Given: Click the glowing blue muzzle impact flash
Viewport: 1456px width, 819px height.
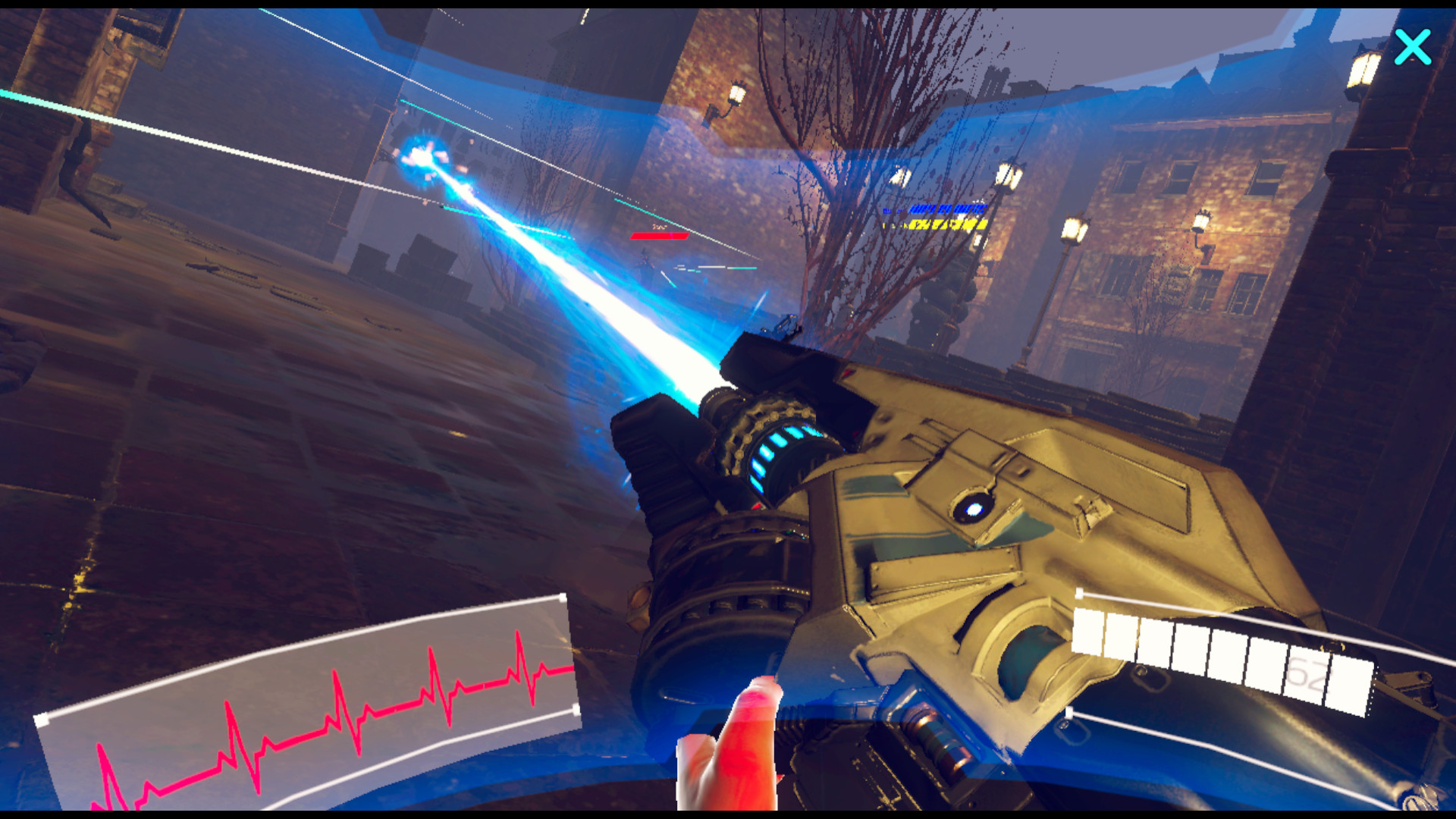Looking at the screenshot, I should click(422, 159).
